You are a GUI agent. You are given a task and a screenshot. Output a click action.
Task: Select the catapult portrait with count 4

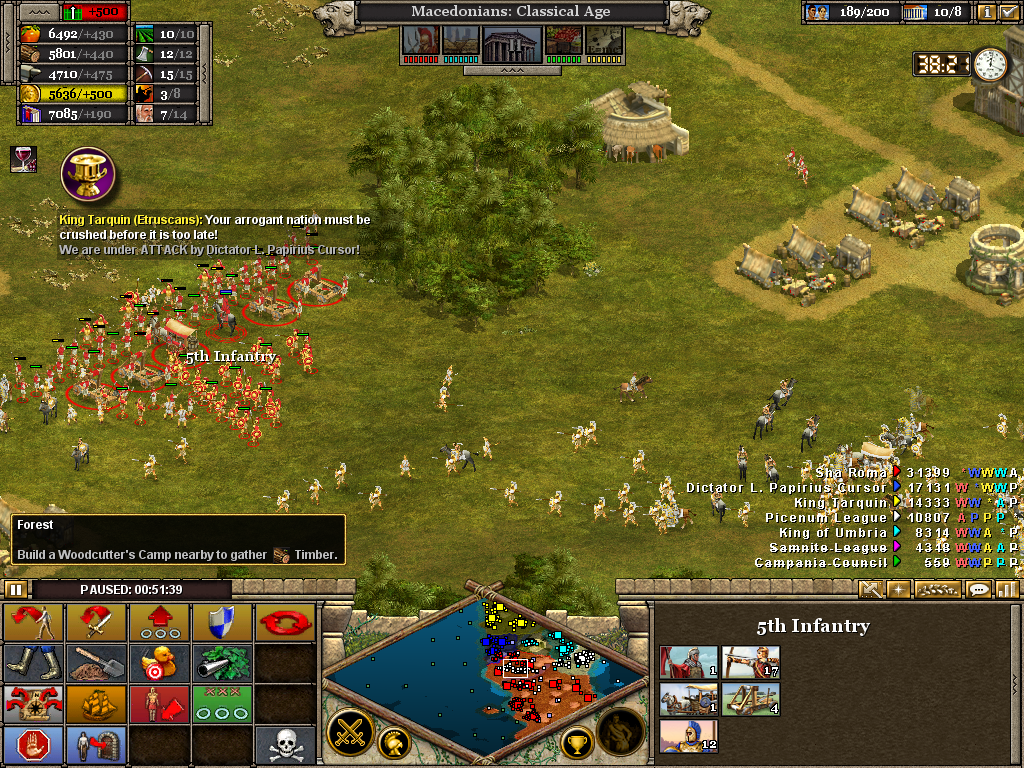(x=751, y=699)
